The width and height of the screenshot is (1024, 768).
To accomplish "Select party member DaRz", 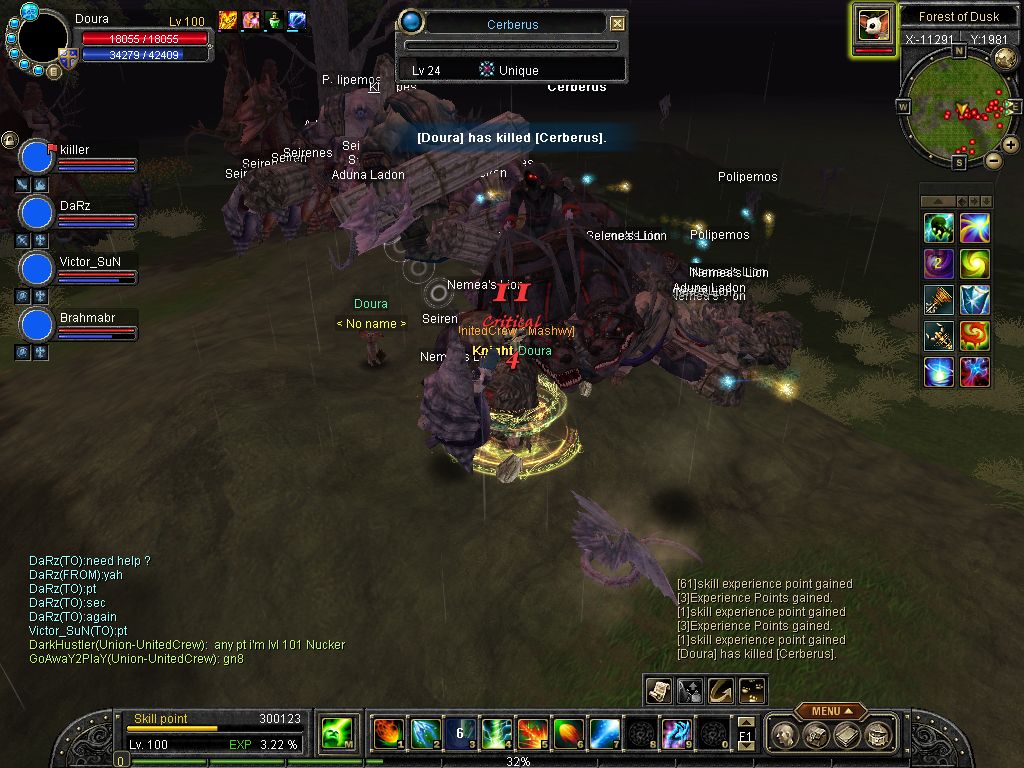I will (x=37, y=213).
